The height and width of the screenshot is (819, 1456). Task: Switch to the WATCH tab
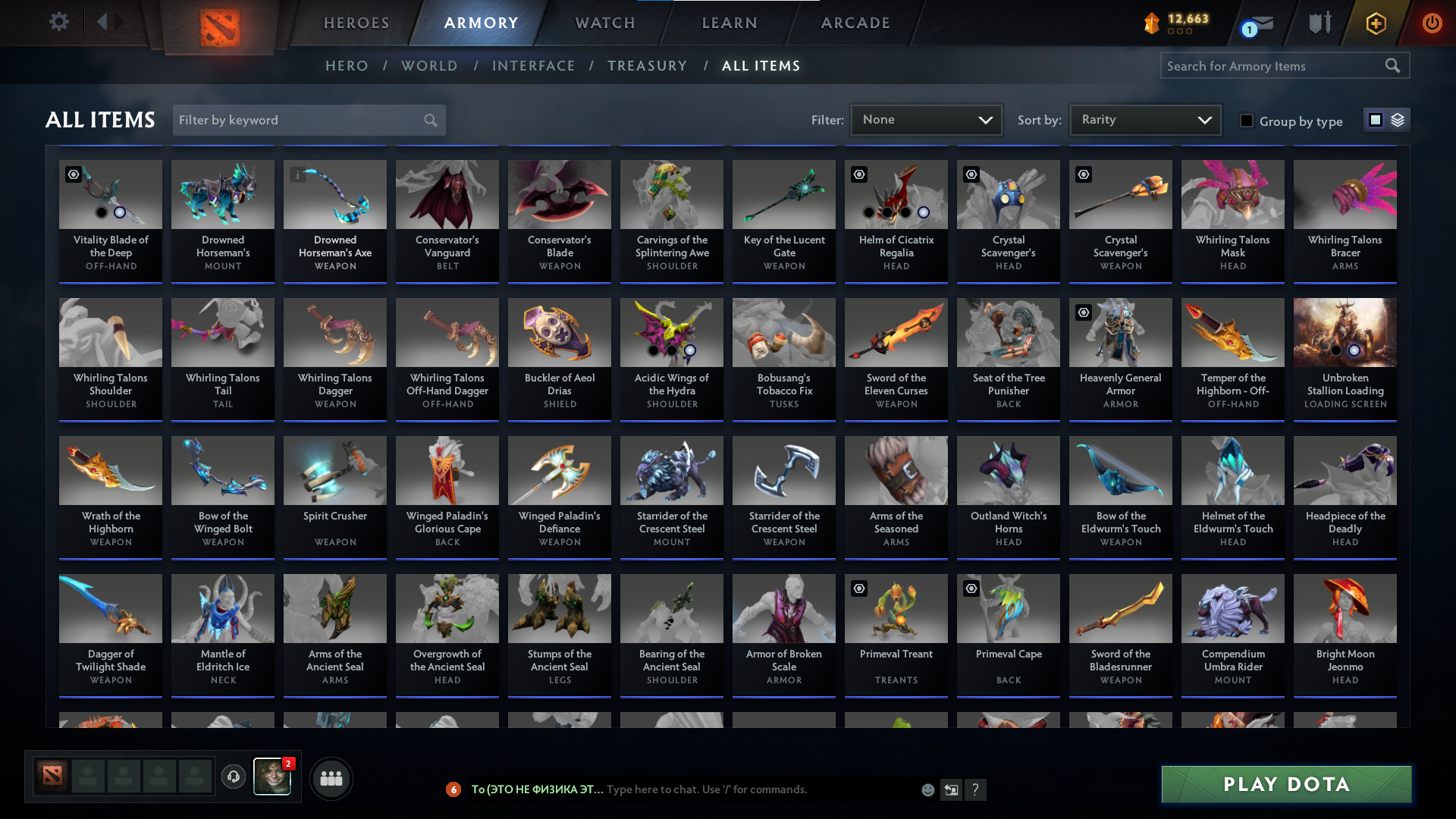pyautogui.click(x=604, y=23)
